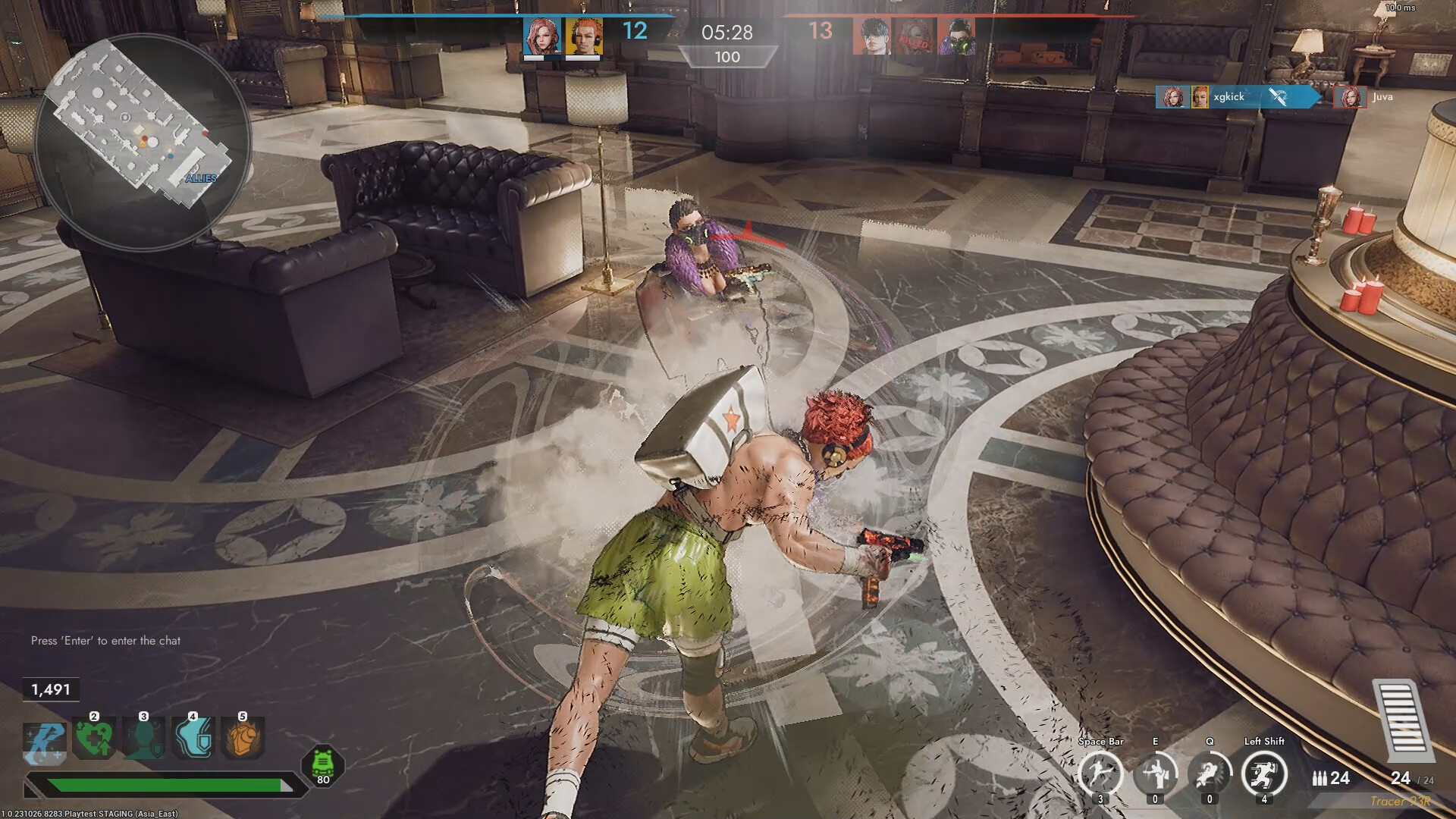Click the chat prompt saying Press Enter

click(105, 640)
